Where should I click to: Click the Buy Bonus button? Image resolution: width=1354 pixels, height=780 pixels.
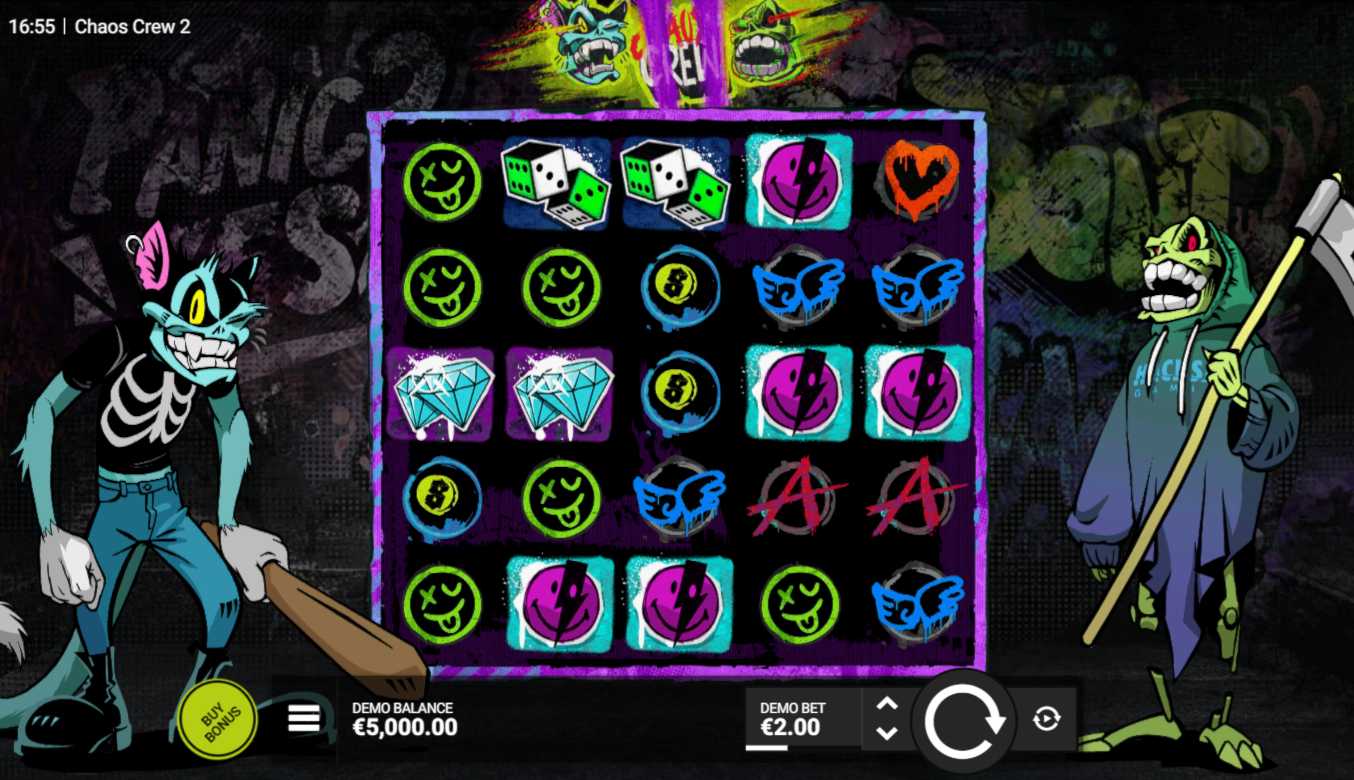point(217,717)
